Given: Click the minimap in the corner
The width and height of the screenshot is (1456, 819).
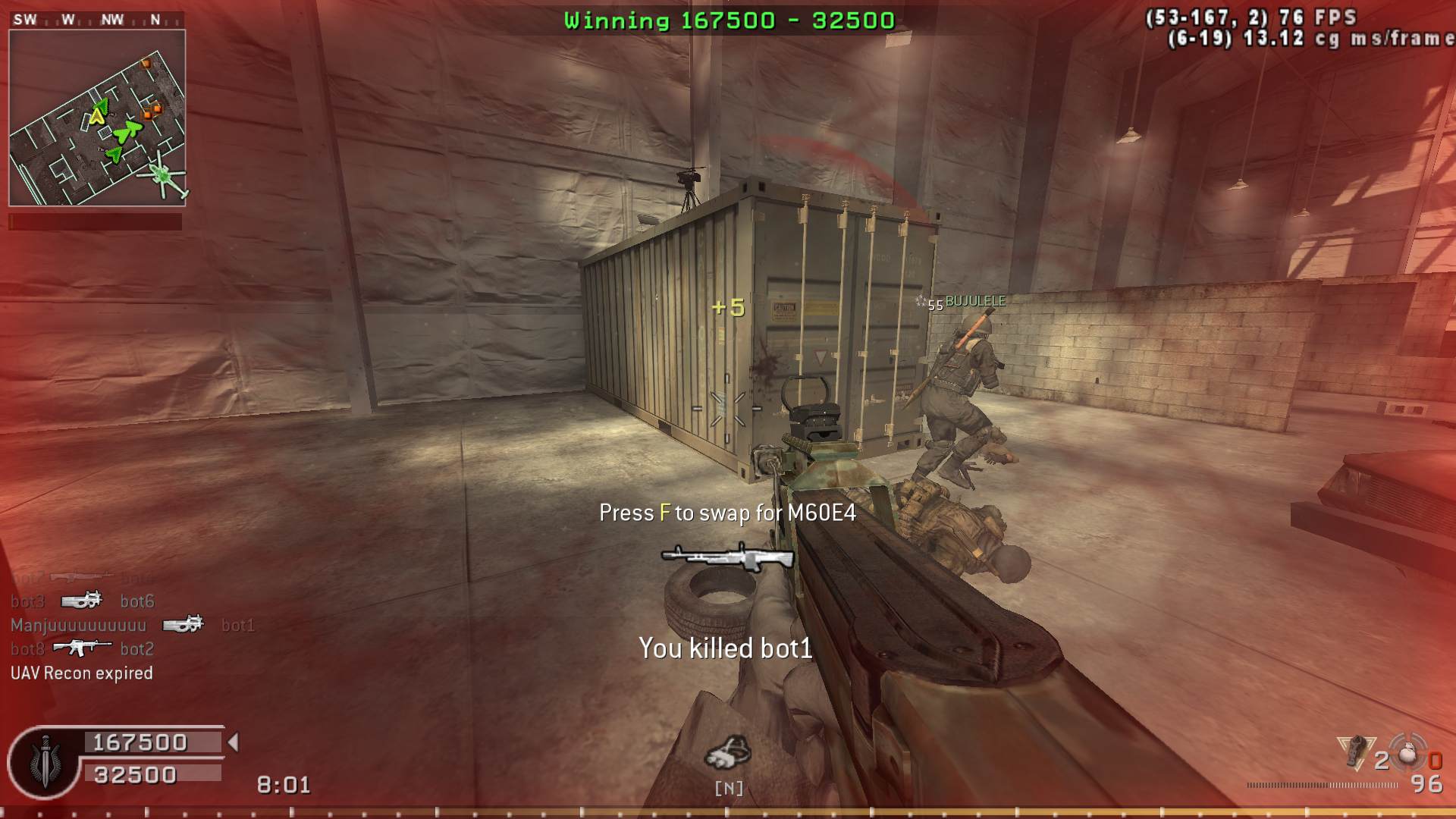Looking at the screenshot, I should (x=97, y=118).
